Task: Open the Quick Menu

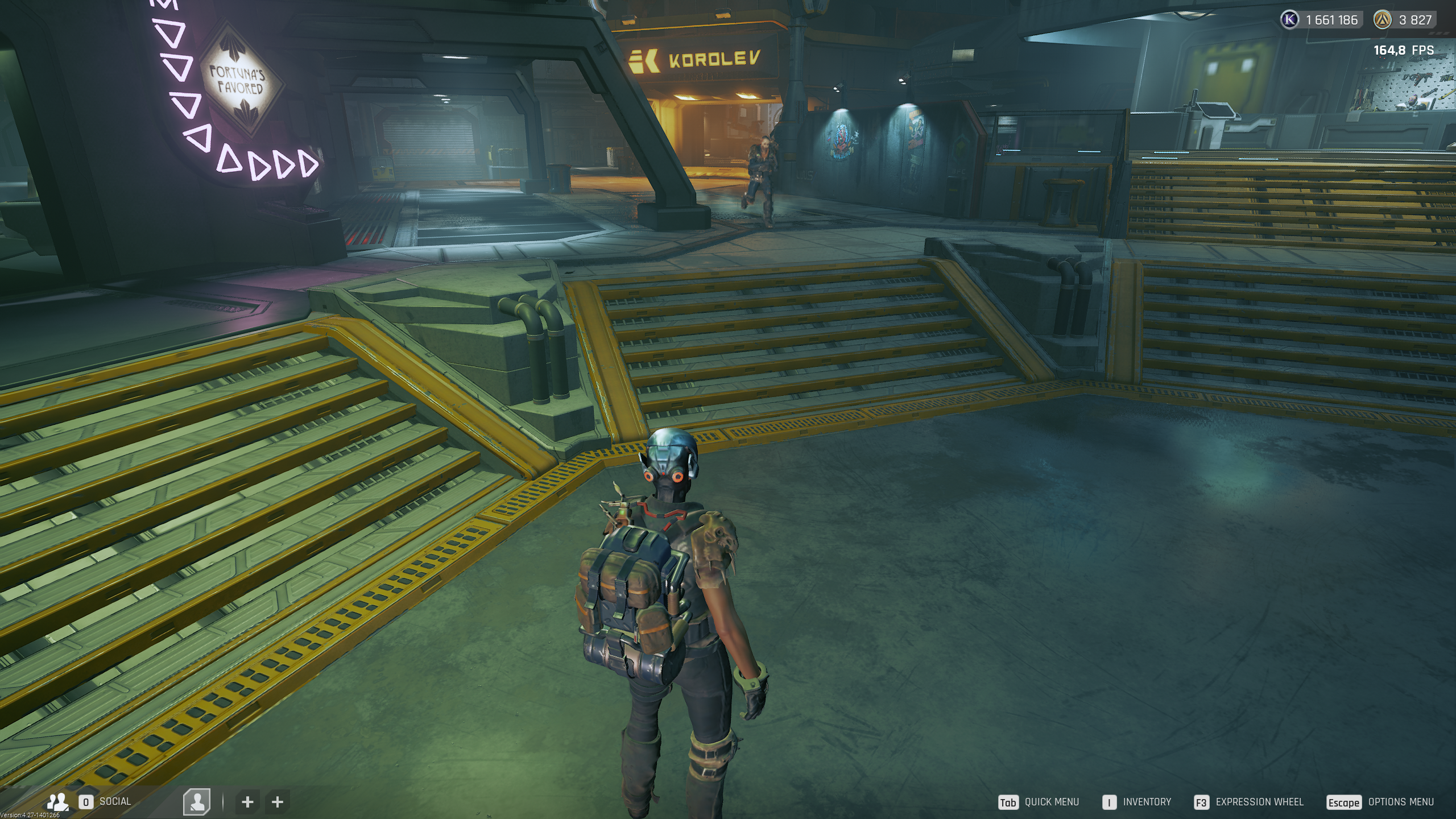Action: 1050,802
